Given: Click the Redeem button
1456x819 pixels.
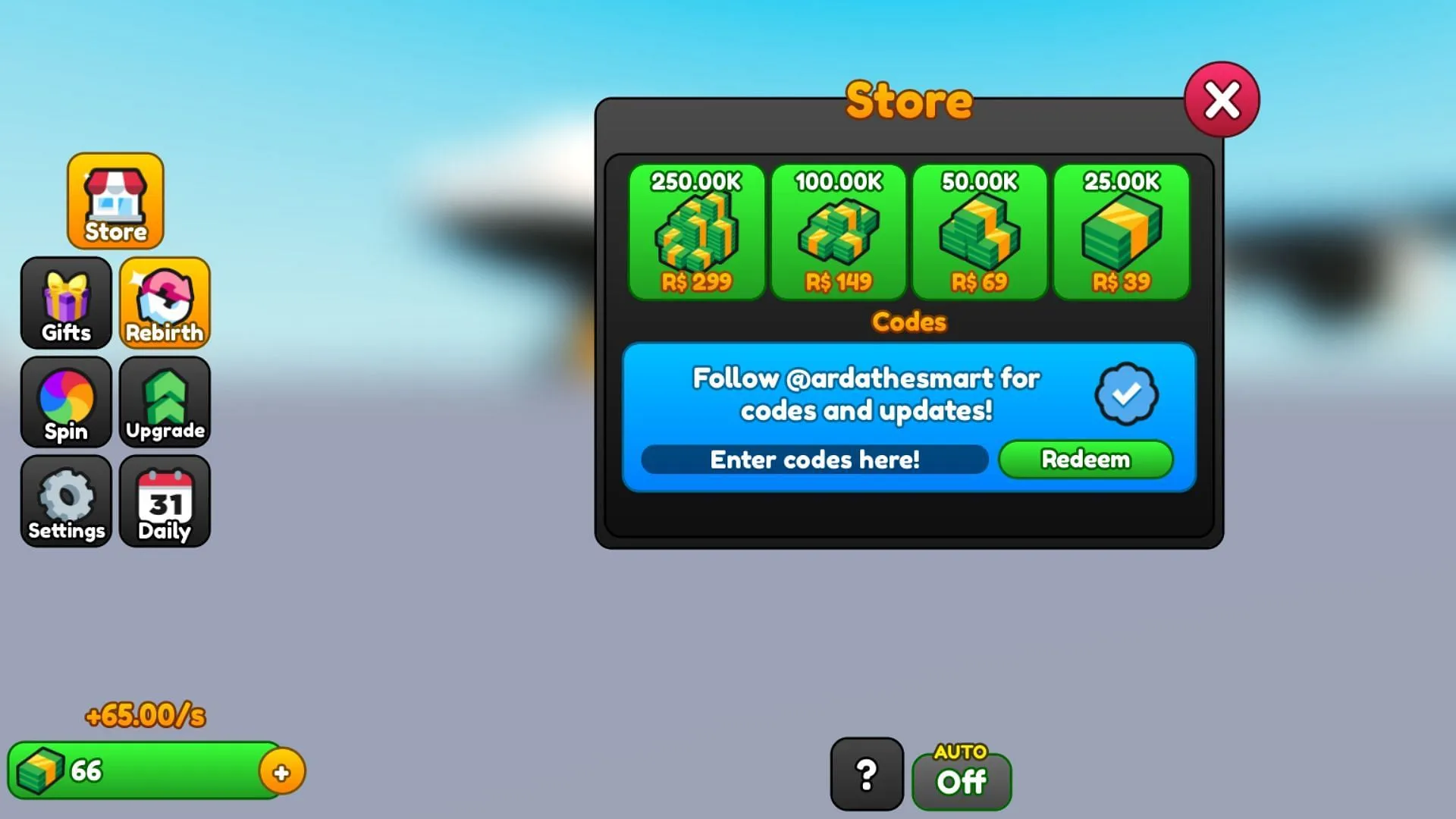Looking at the screenshot, I should click(x=1085, y=459).
